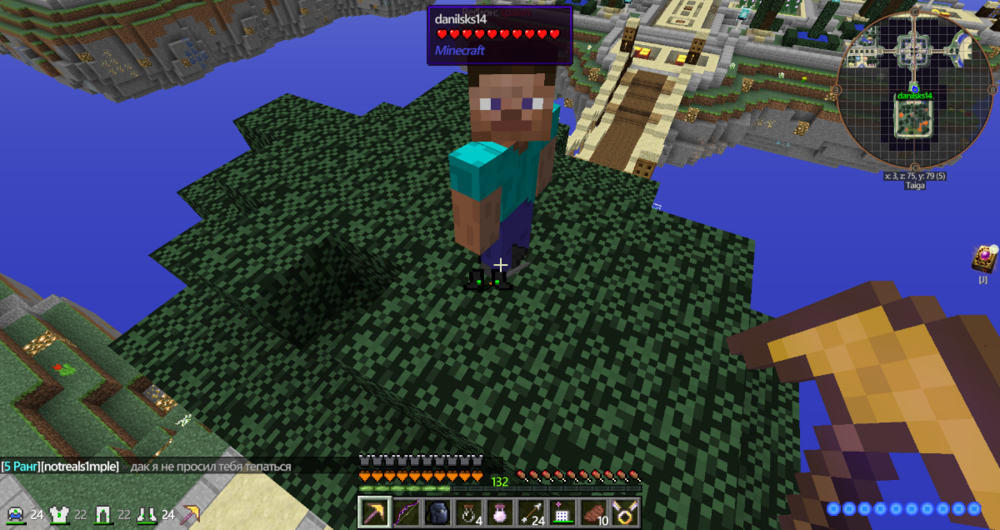Click the leggings durability icon

pos(102,515)
